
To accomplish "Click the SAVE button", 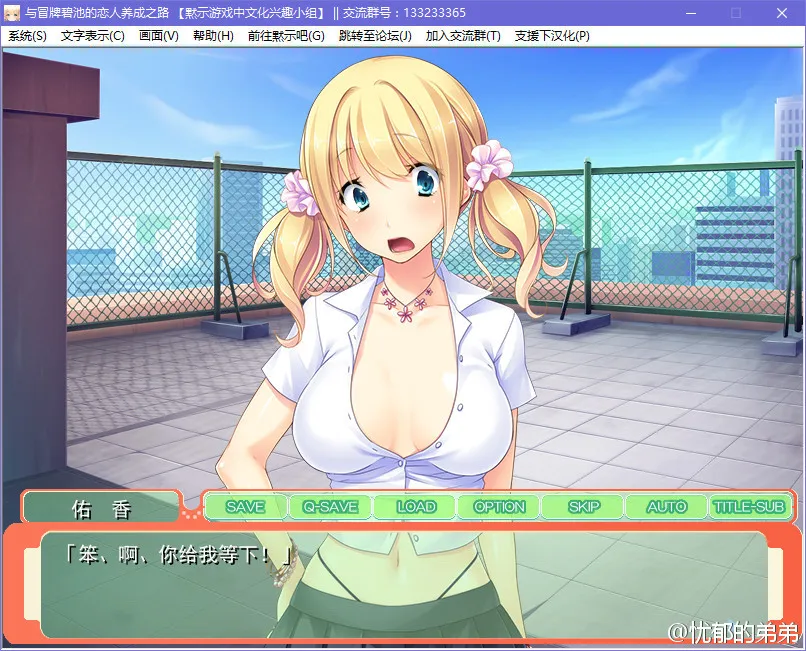I will pos(245,506).
